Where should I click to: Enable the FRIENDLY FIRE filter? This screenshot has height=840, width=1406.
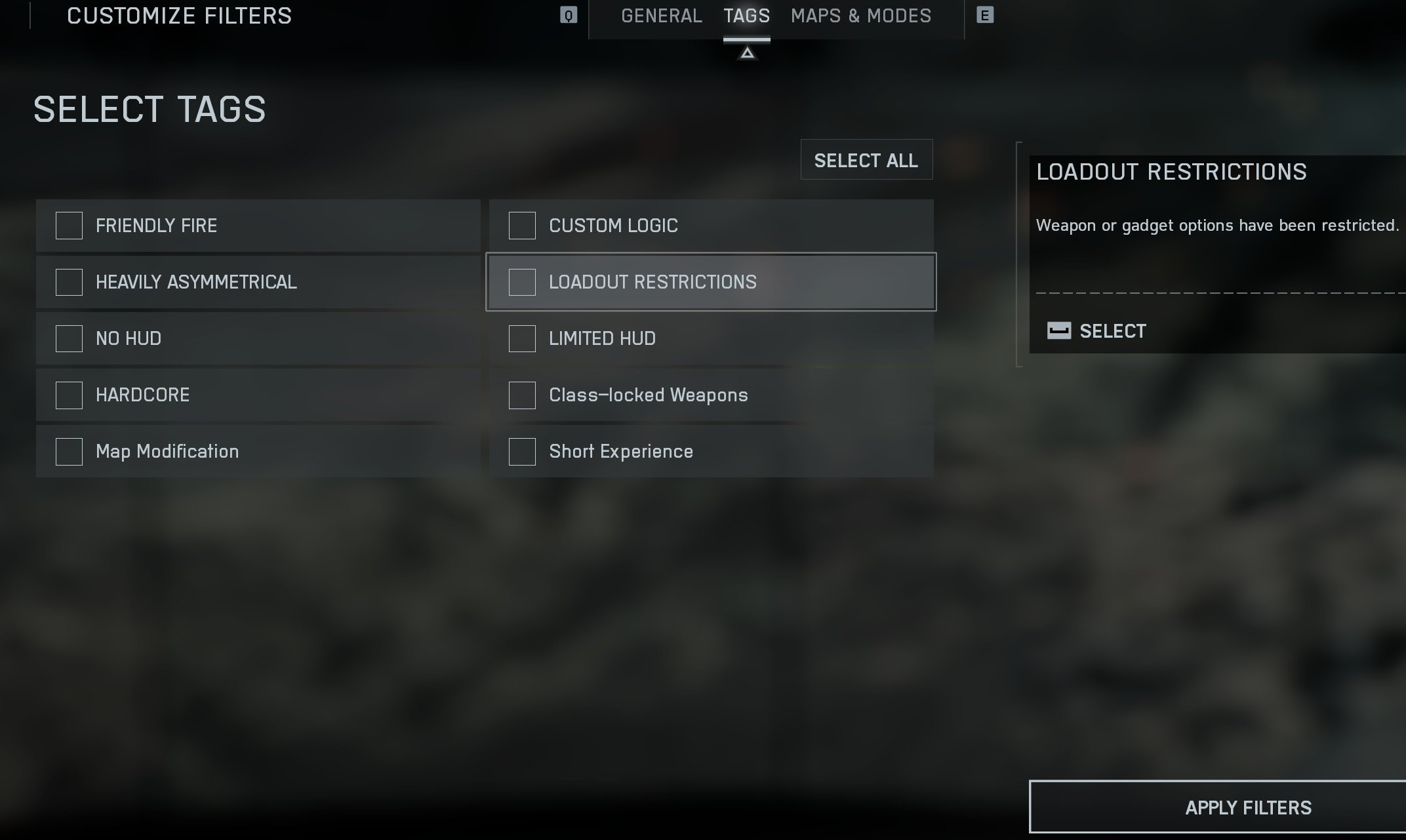68,226
